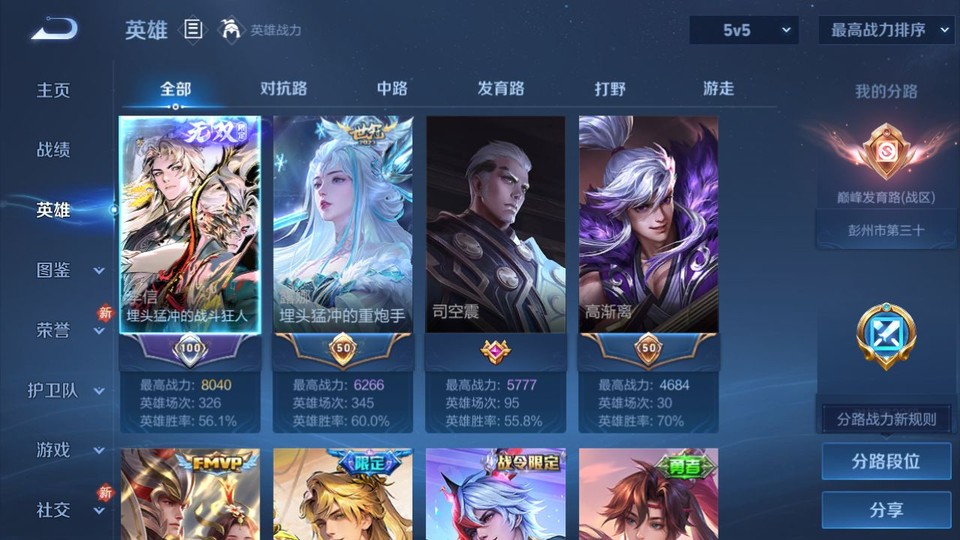Open the 最高战力排序 sort dropdown
960x540 pixels.
[886, 31]
